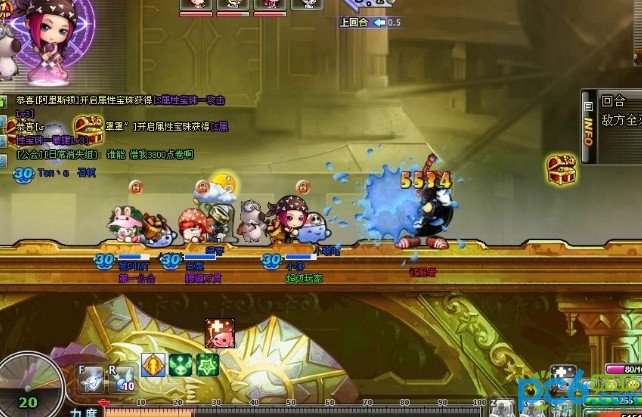The image size is (642, 417).
Task: Activate the green creature skill icon
Action: [x=180, y=365]
